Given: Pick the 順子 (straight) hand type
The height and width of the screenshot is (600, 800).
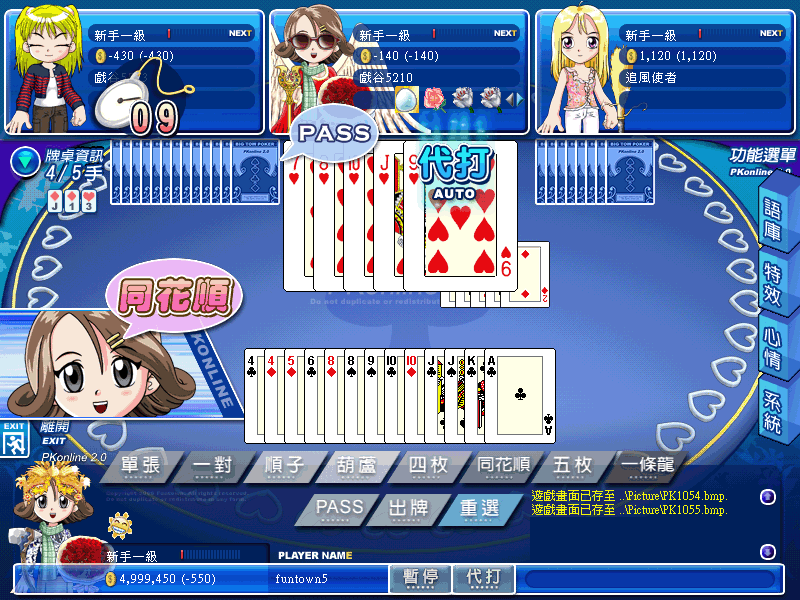Looking at the screenshot, I should [283, 467].
